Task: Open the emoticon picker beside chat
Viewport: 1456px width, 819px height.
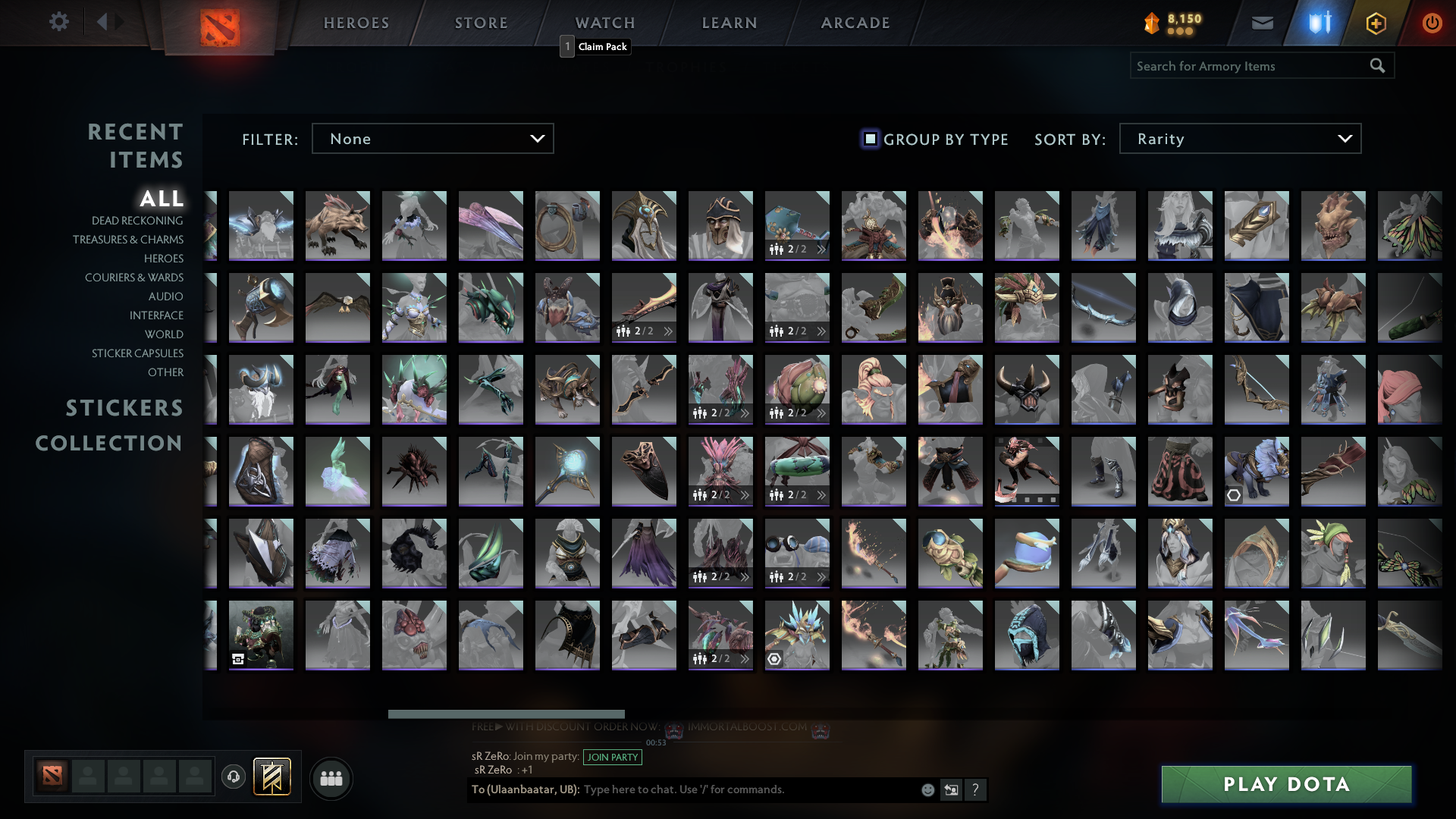Action: tap(927, 789)
